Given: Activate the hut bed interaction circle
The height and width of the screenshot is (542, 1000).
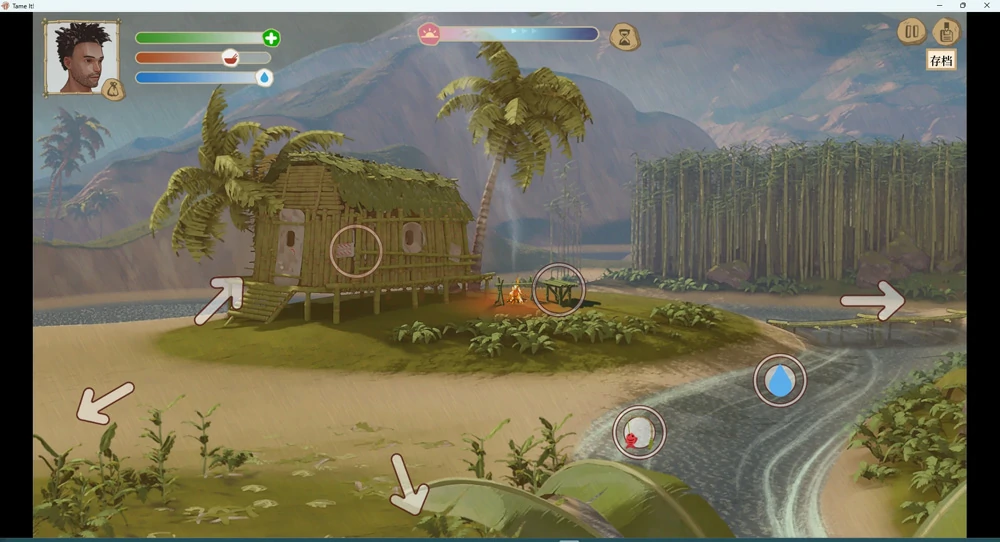Looking at the screenshot, I should 356,251.
